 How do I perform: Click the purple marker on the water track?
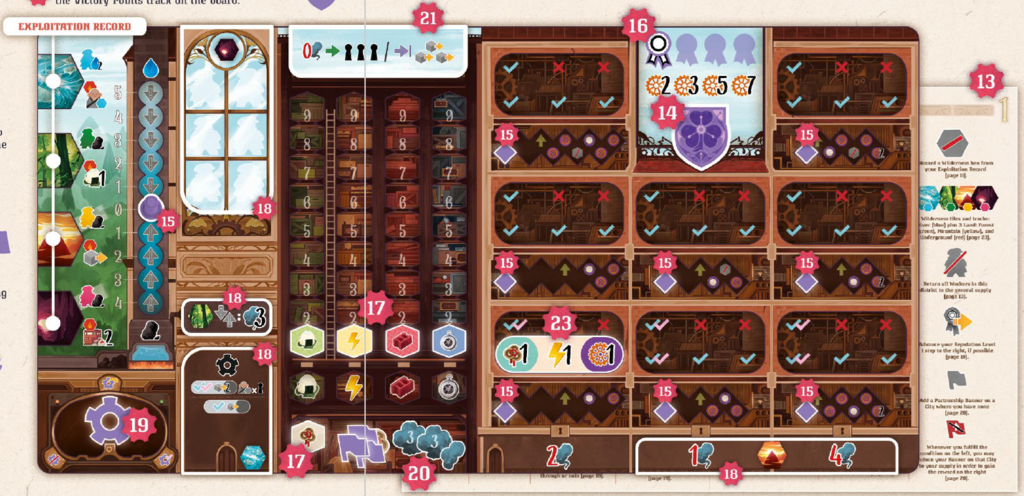150,208
